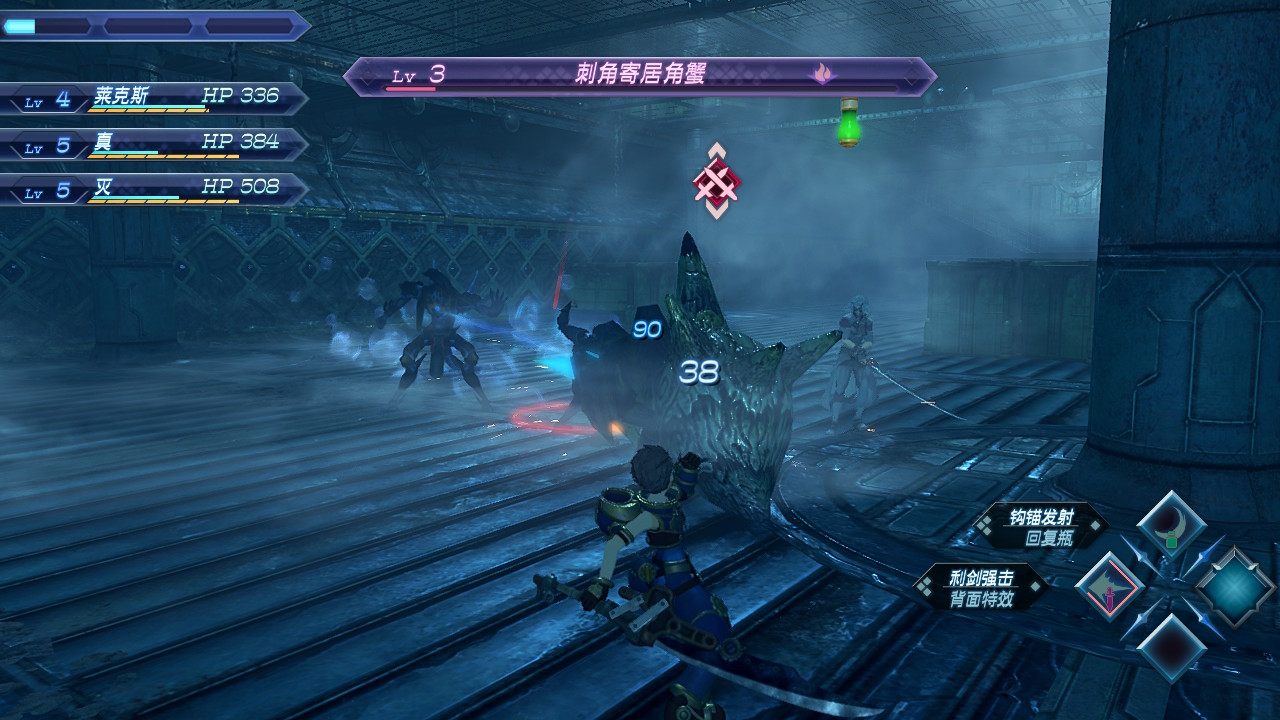Select the 利剑强击 背面特效 art label
The width and height of the screenshot is (1280, 720).
(981, 587)
